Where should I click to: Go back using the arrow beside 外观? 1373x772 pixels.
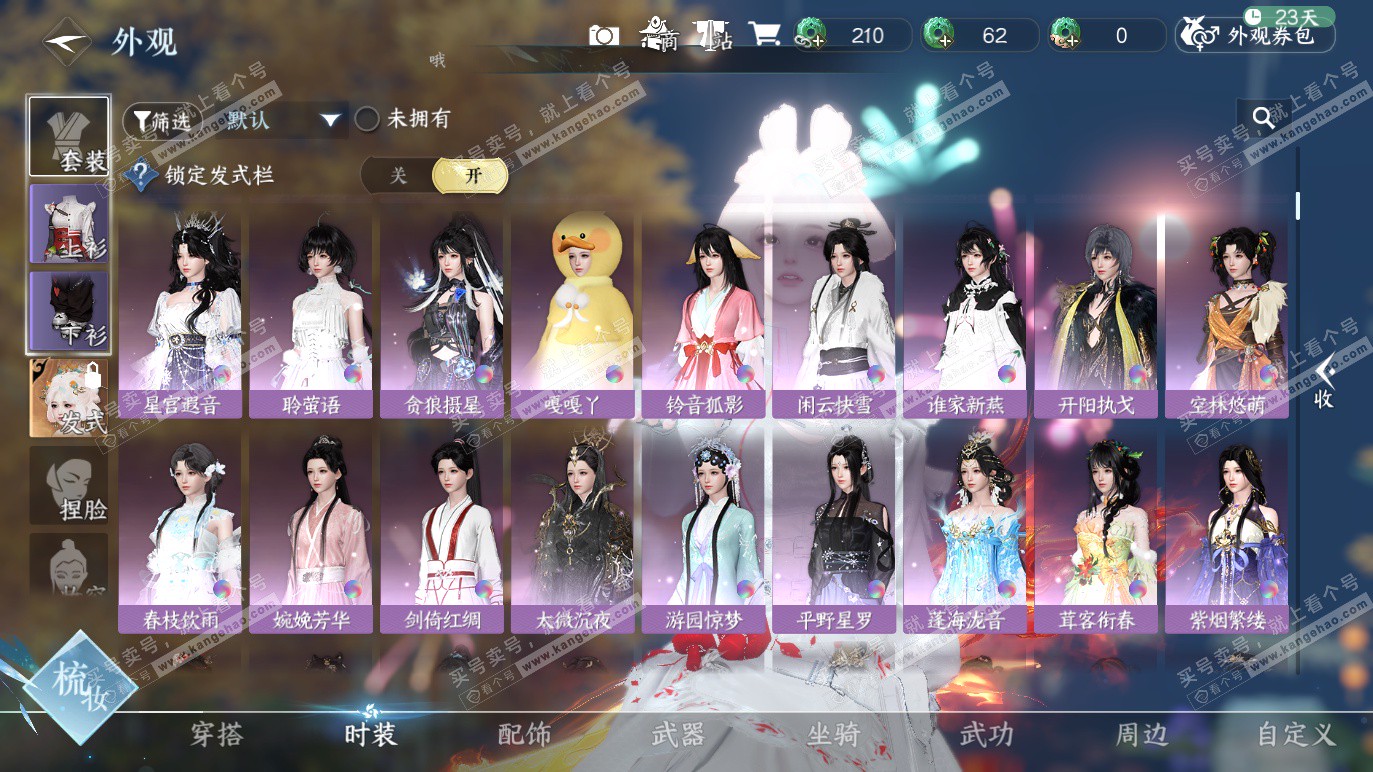(x=67, y=42)
